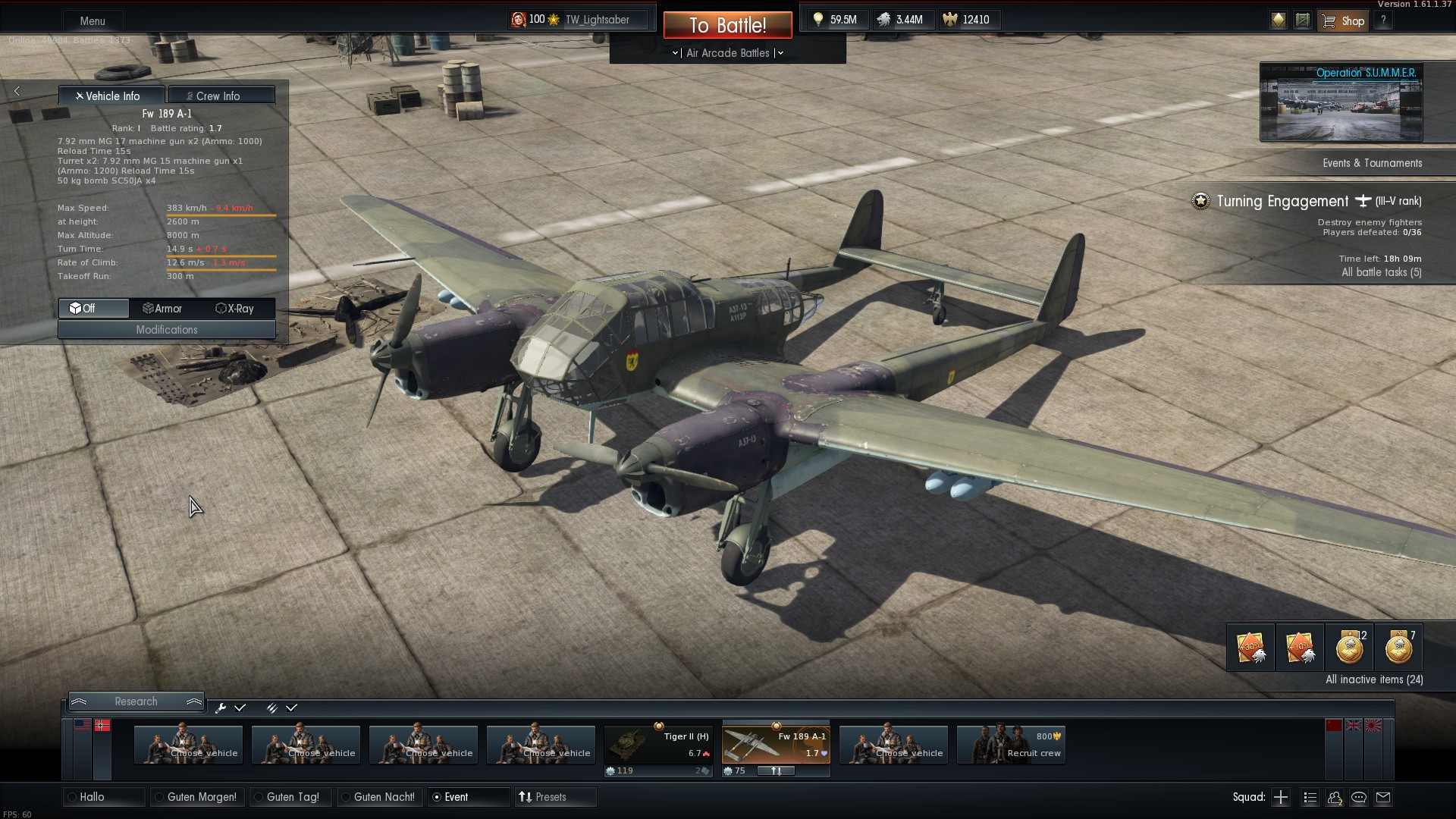The image size is (1456, 819).
Task: Add a squad member with plus button
Action: pos(1281,797)
